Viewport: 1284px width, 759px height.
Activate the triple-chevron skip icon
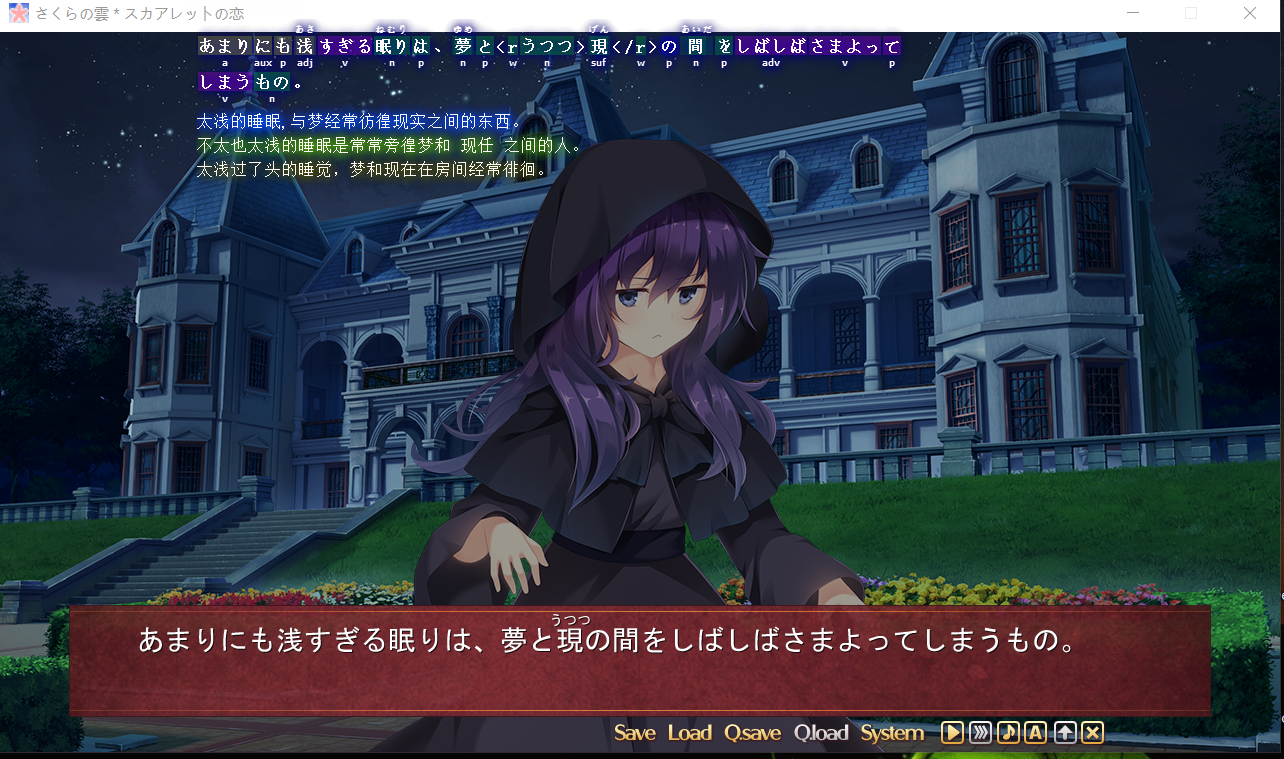click(980, 733)
